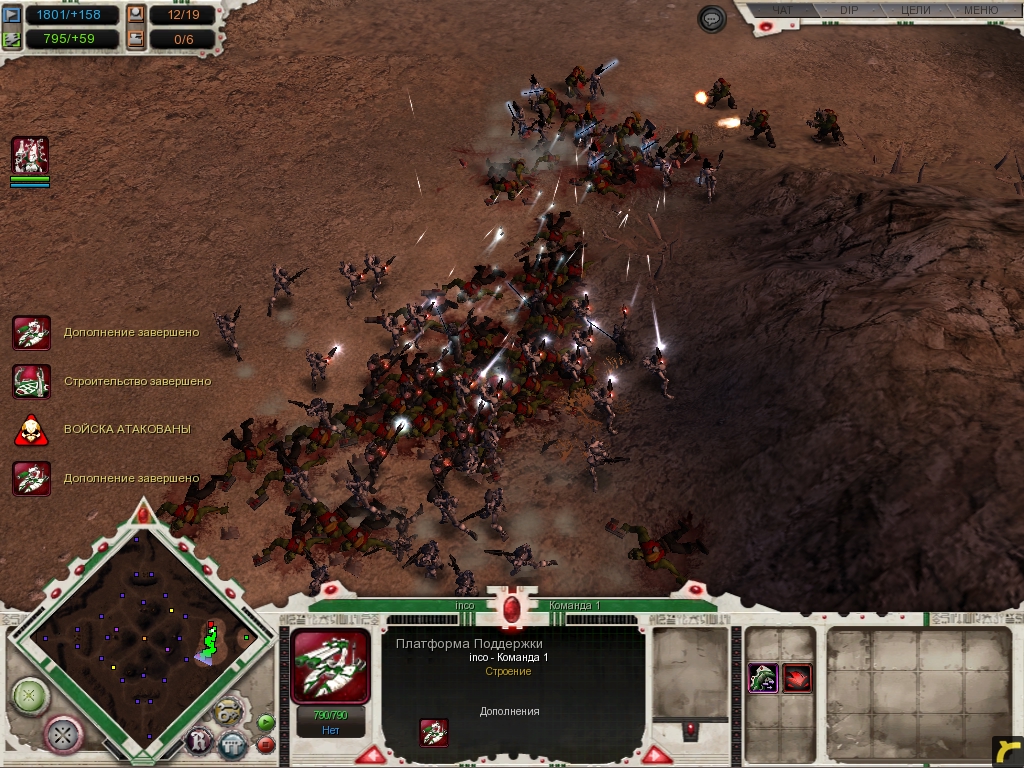Screen dimensions: 1024x768
Task: Click the blue building icon round button
Action: click(x=232, y=744)
